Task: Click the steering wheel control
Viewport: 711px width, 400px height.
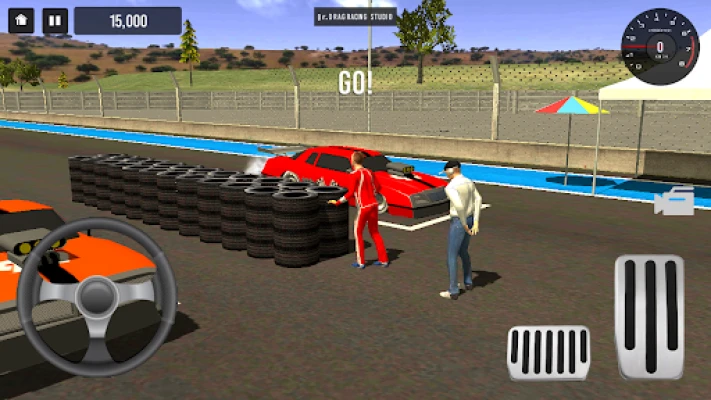Action: (97, 296)
